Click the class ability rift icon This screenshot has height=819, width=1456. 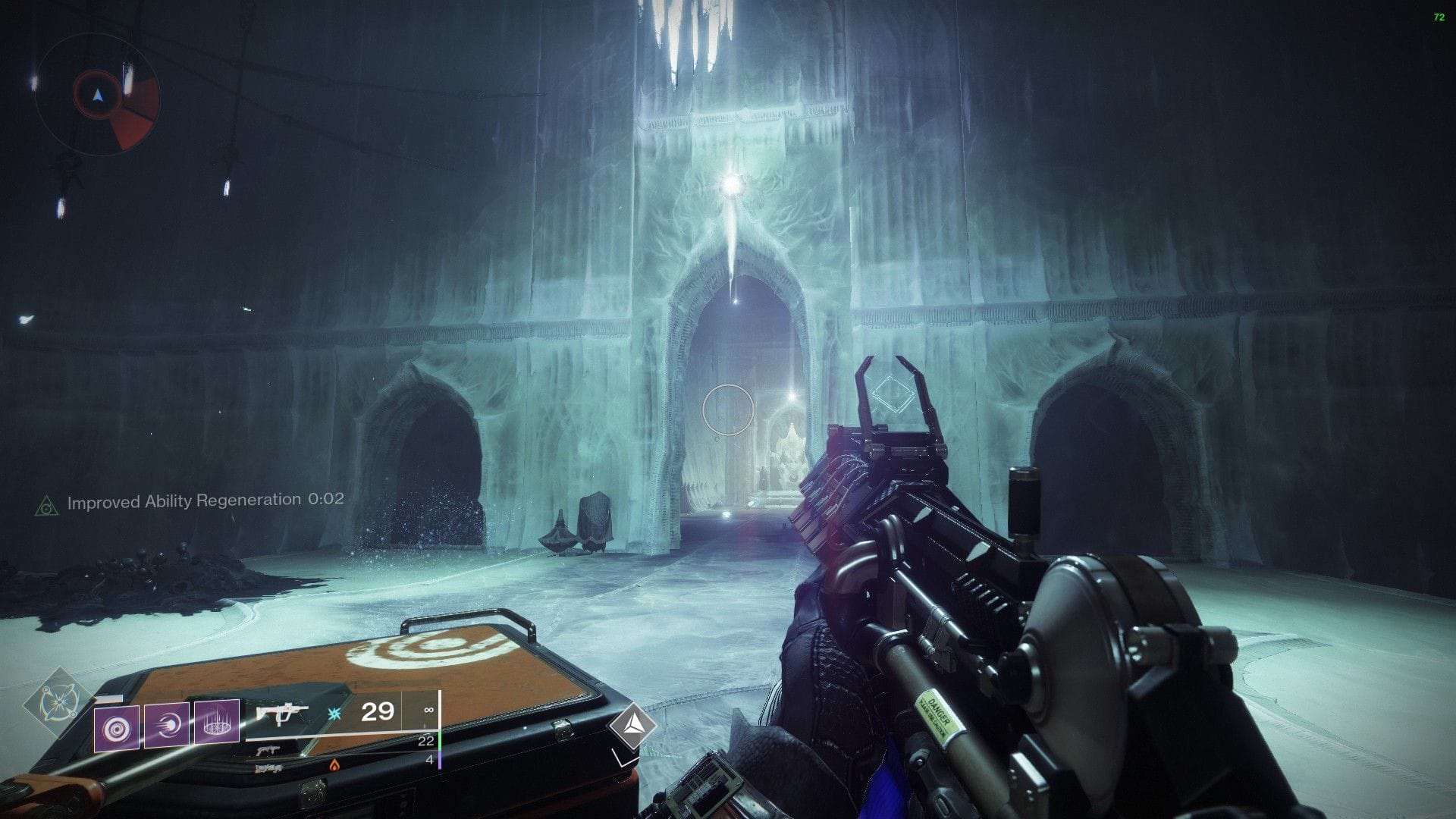[216, 723]
